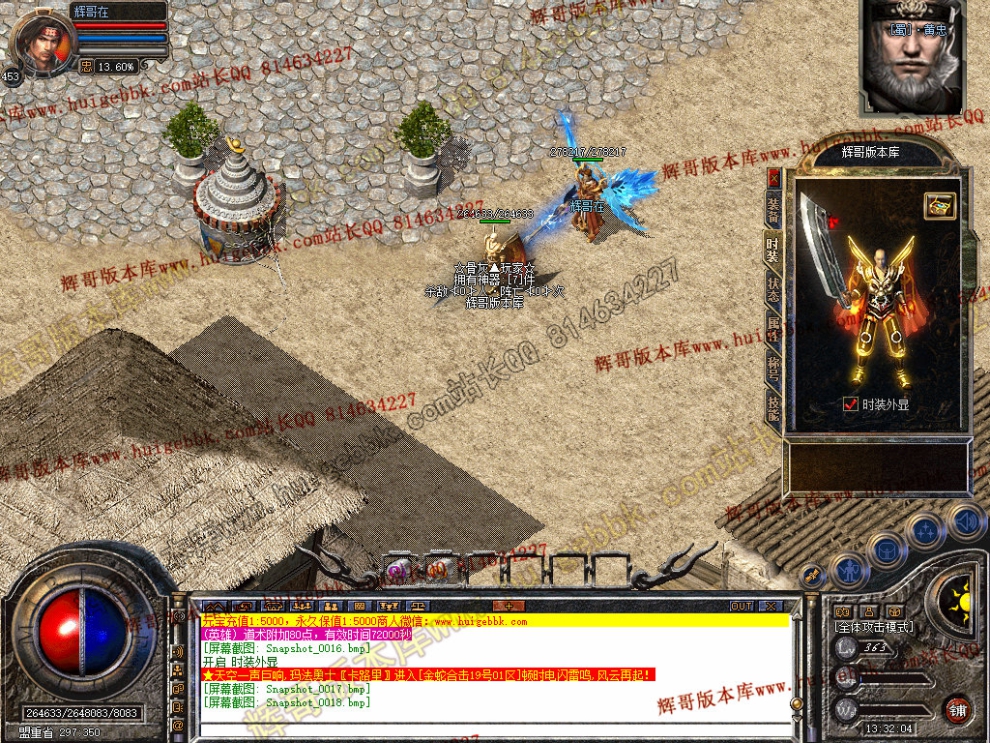Click the OUT button on chat bar
990x743 pixels.
741,606
